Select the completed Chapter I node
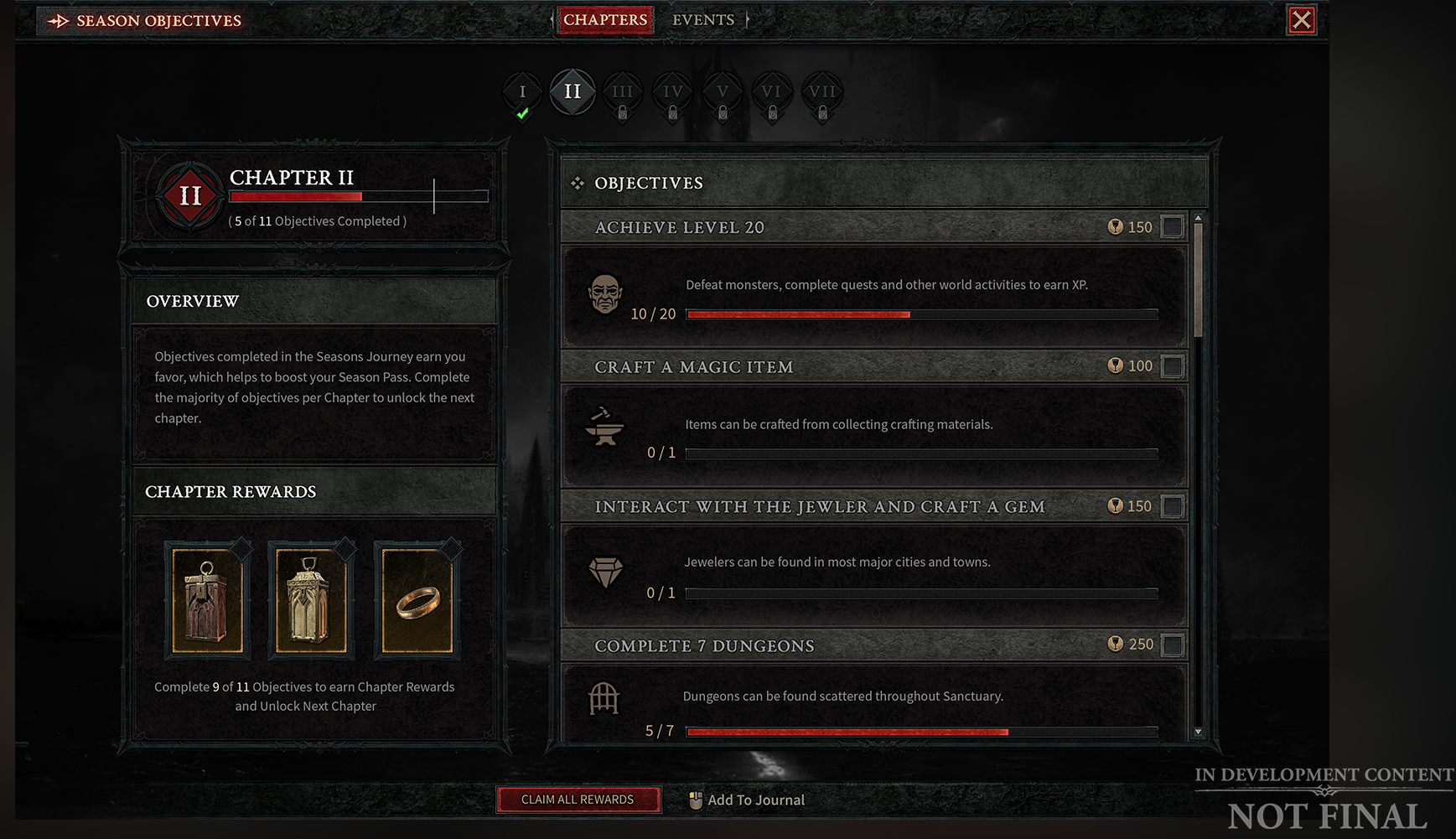This screenshot has width=1456, height=839. [x=522, y=92]
